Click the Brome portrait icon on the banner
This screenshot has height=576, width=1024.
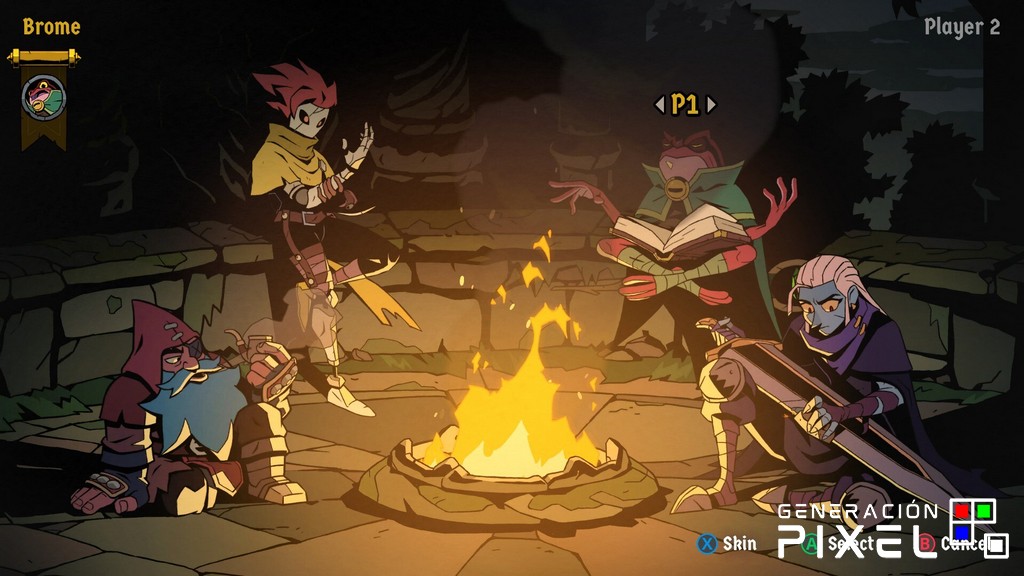click(x=44, y=97)
